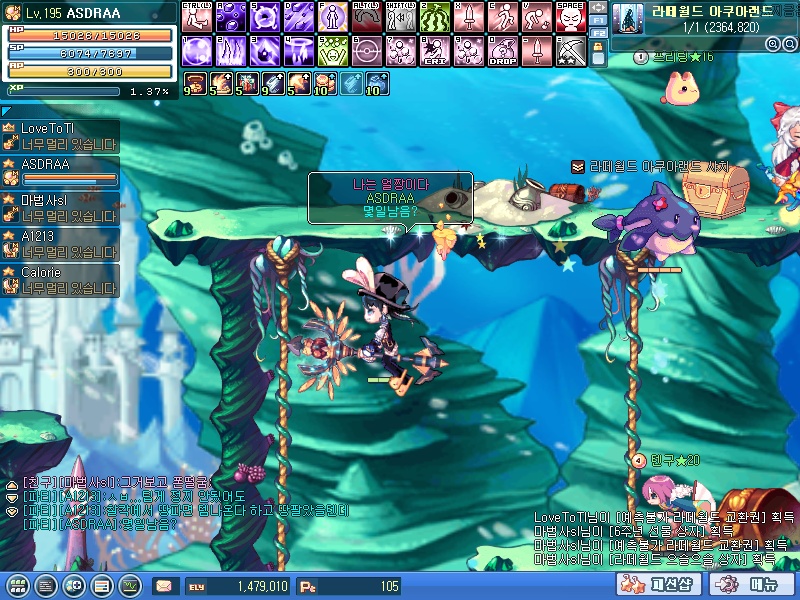Switch to the F2 hotbar page
800x600 pixels.
coord(598,32)
